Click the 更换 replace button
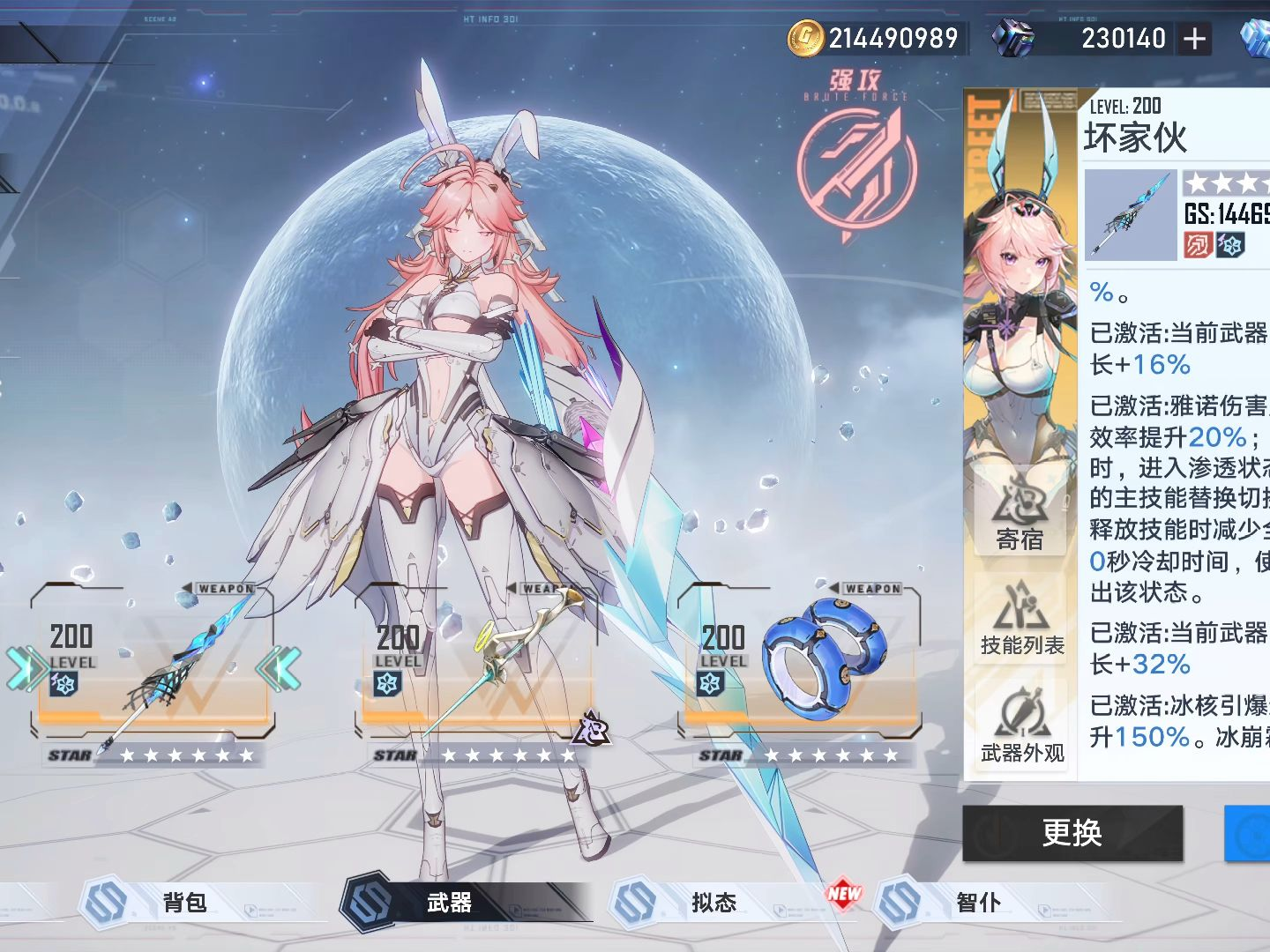 click(1072, 832)
